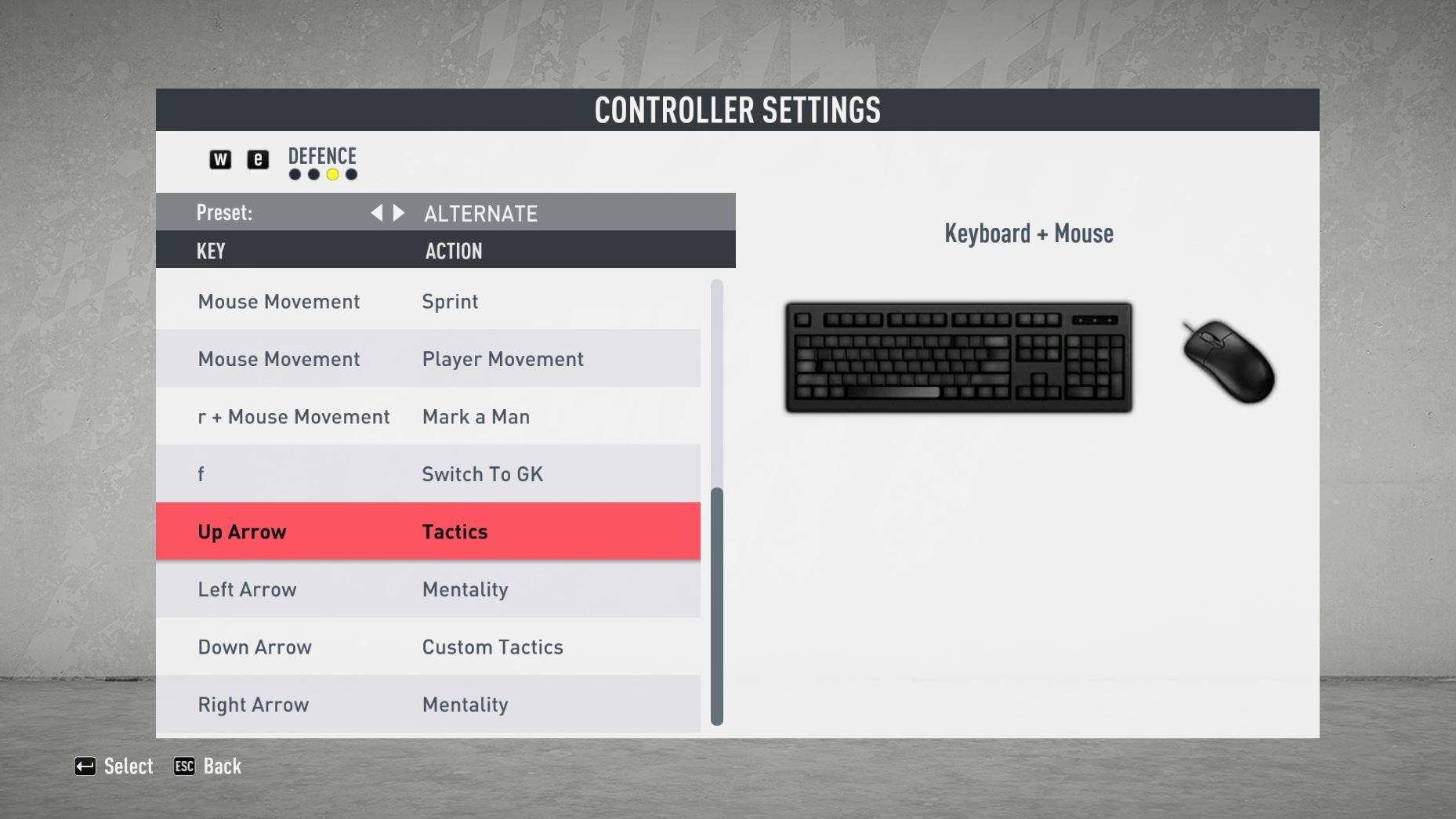Click the Select enter-key icon at bottom
1456x819 pixels.
(85, 766)
